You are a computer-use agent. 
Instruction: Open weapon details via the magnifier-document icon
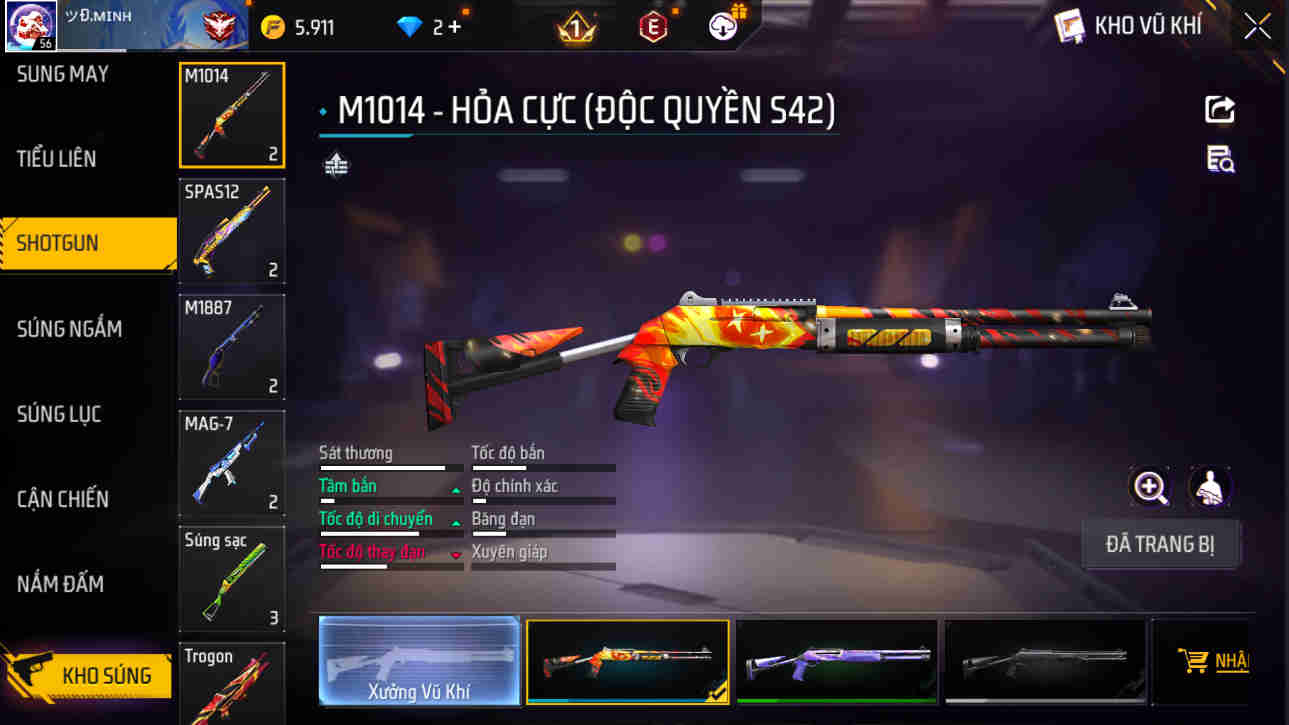point(1220,160)
